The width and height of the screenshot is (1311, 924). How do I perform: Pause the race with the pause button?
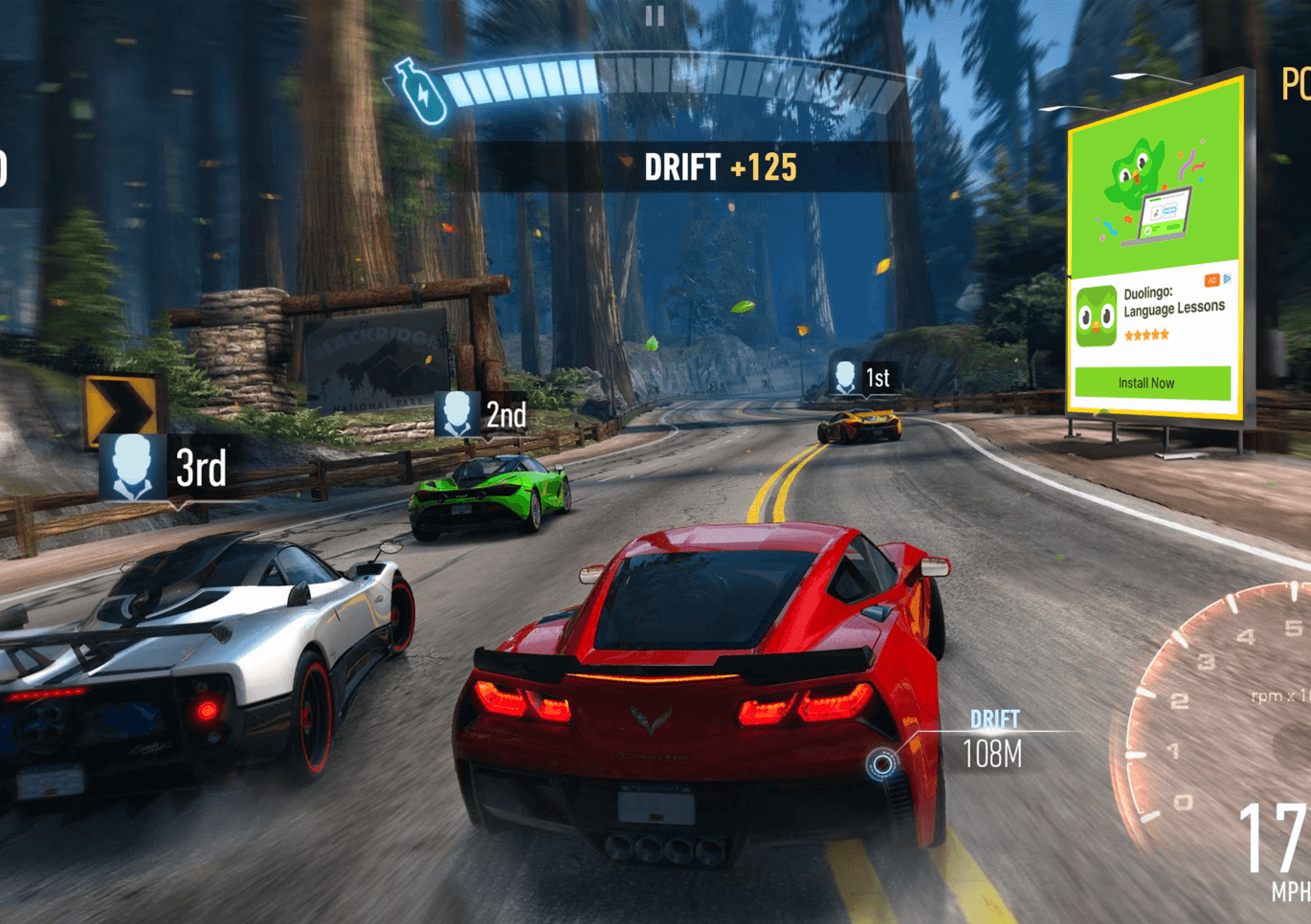pyautogui.click(x=655, y=15)
